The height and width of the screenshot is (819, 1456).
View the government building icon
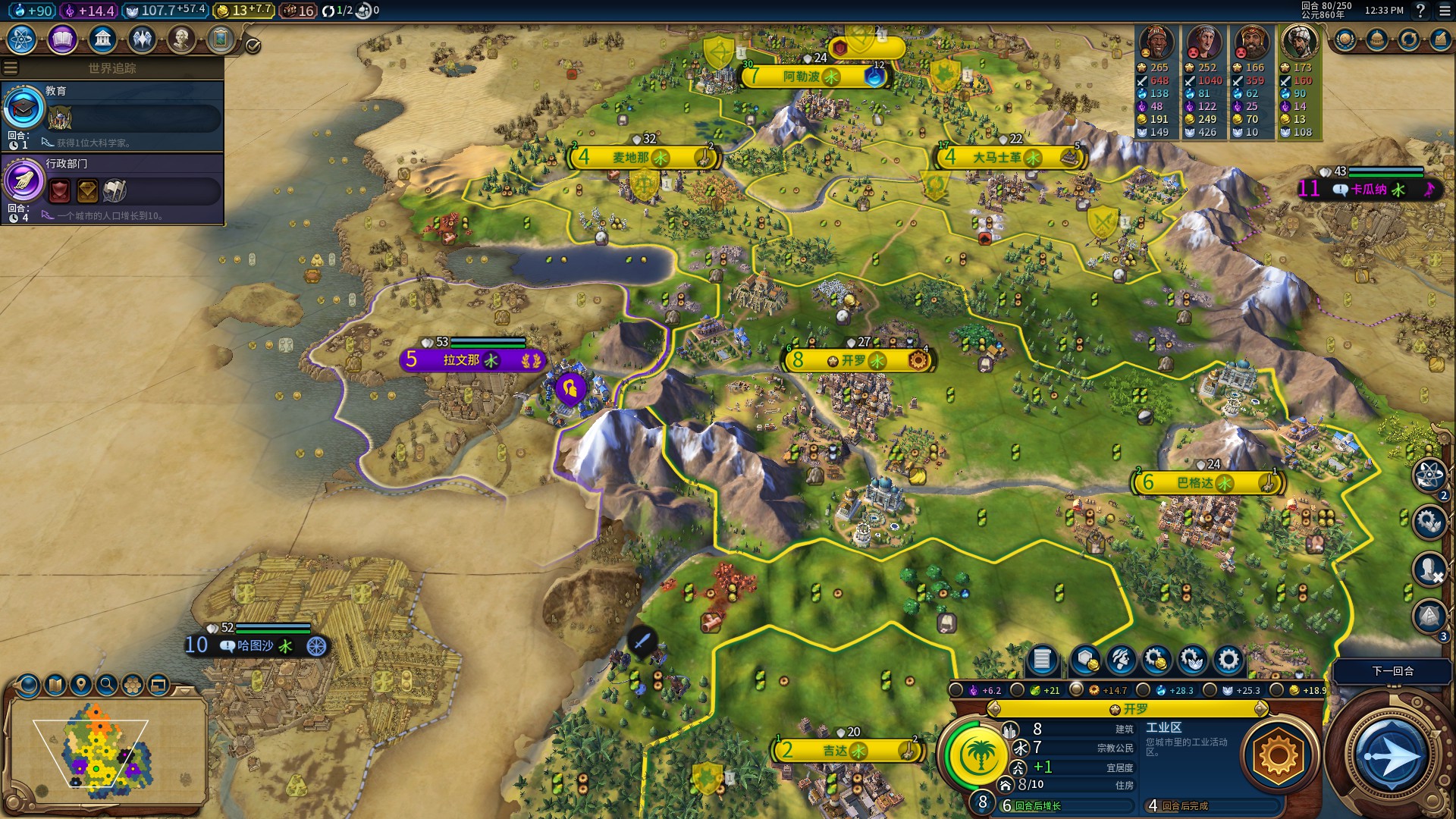[x=102, y=39]
